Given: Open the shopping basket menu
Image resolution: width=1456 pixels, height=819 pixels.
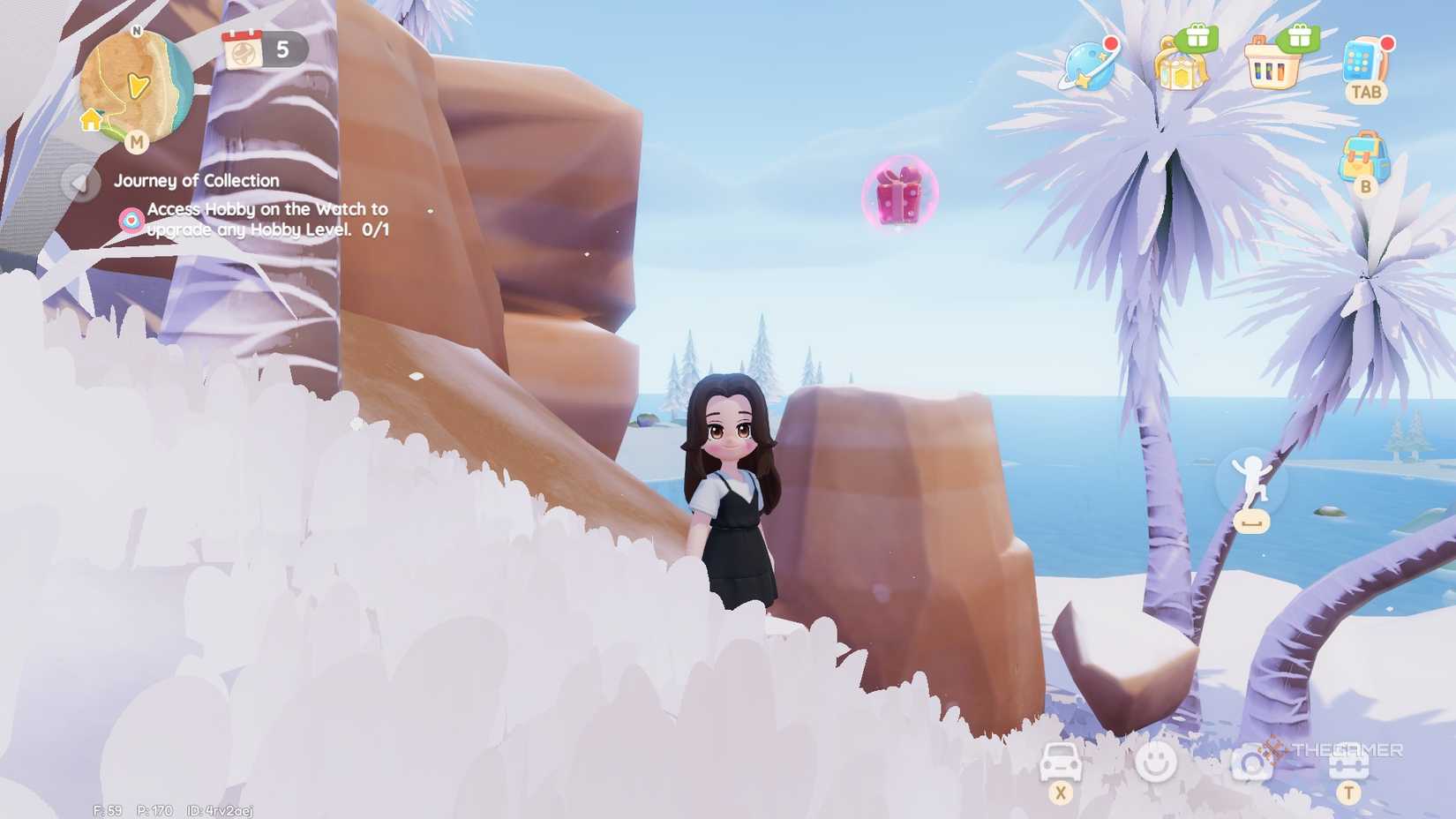Looking at the screenshot, I should coord(1272,69).
